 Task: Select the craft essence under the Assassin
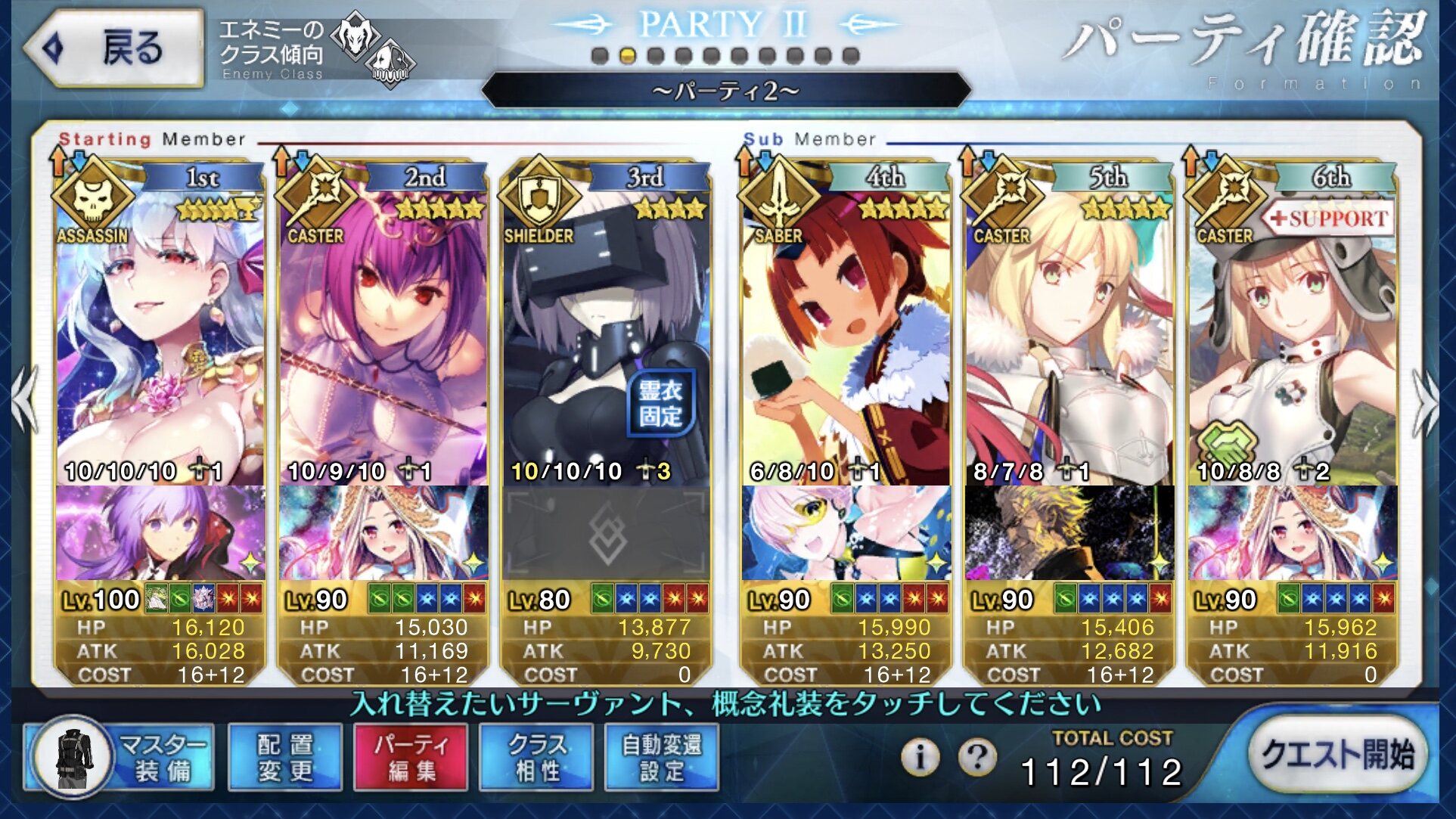160,533
